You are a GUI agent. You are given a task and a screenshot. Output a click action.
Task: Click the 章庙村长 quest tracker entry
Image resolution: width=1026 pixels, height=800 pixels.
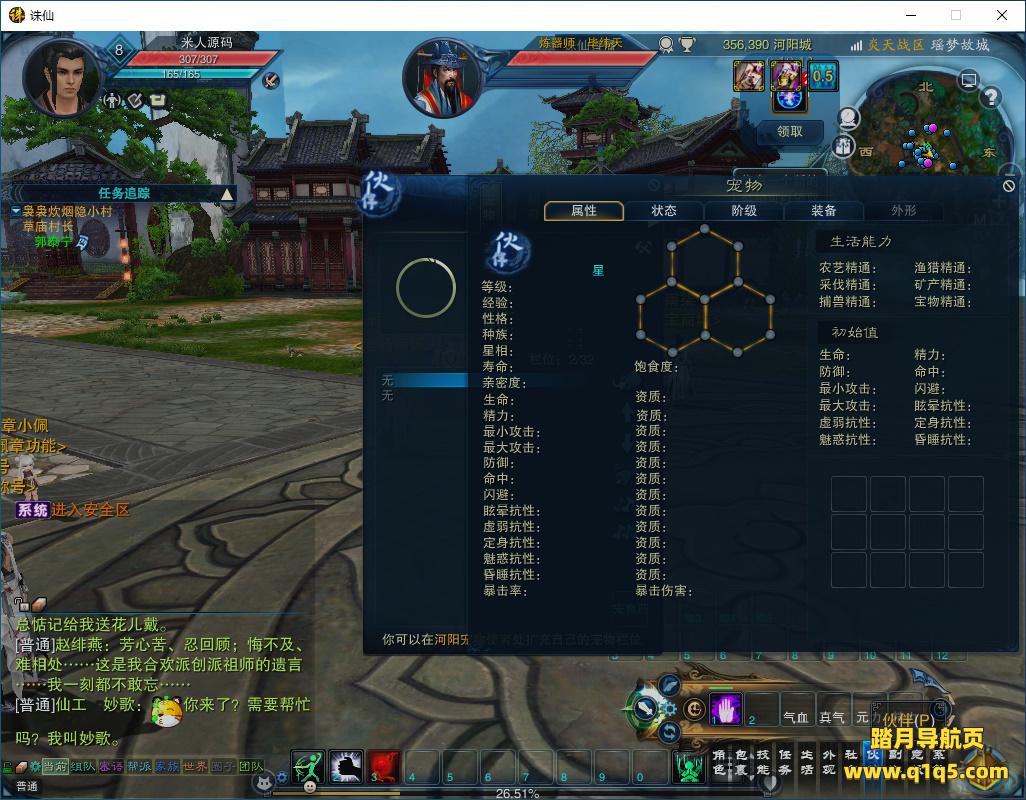point(49,227)
